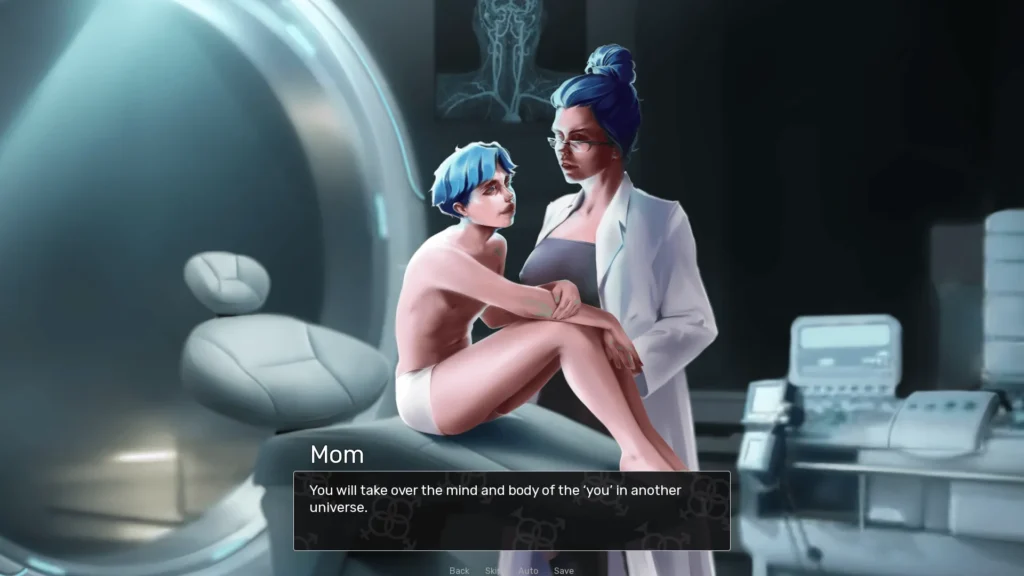Click the dialogue box to continue

coord(511,510)
